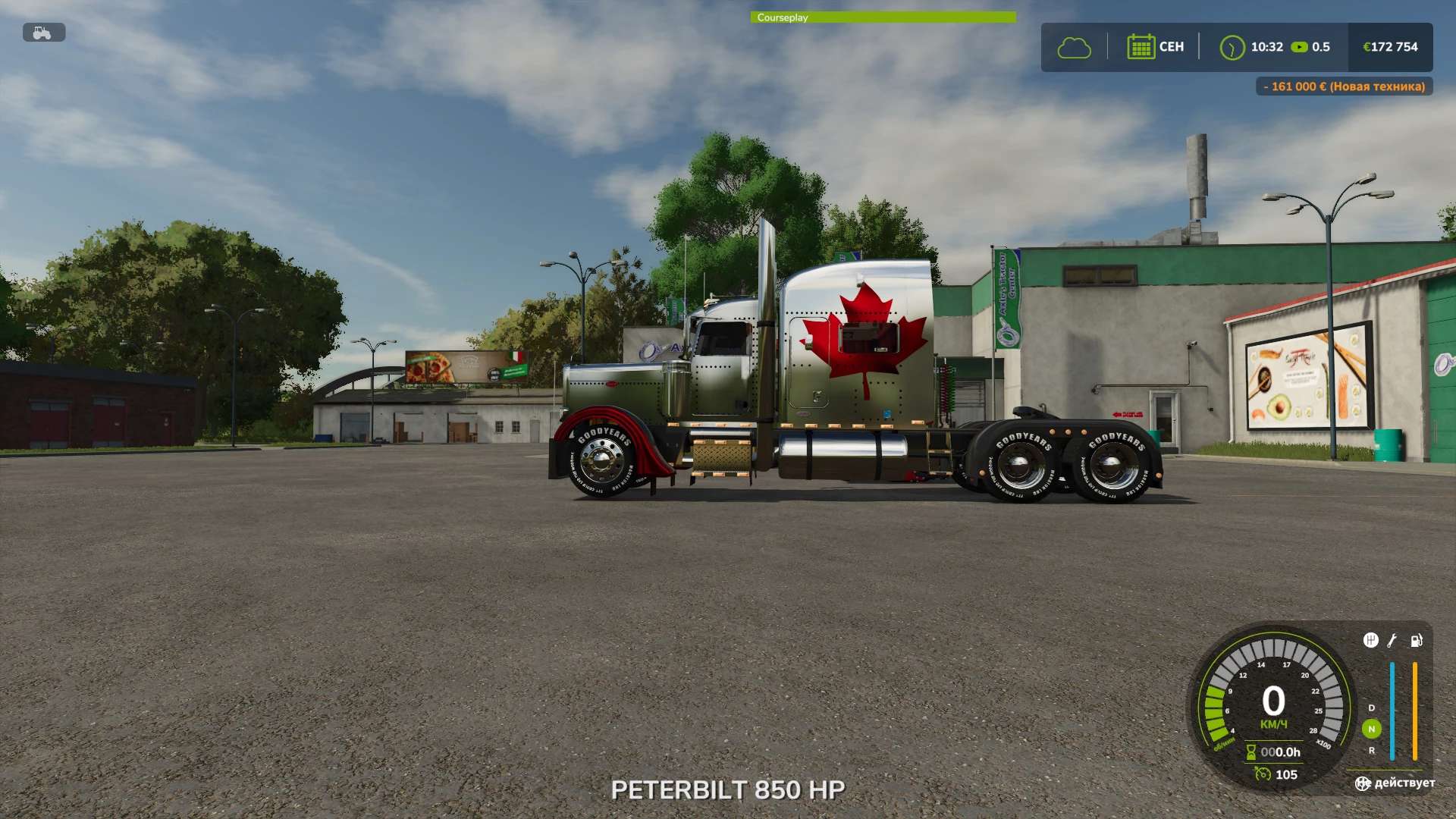Toggle the green time-scale play button

tap(1299, 47)
